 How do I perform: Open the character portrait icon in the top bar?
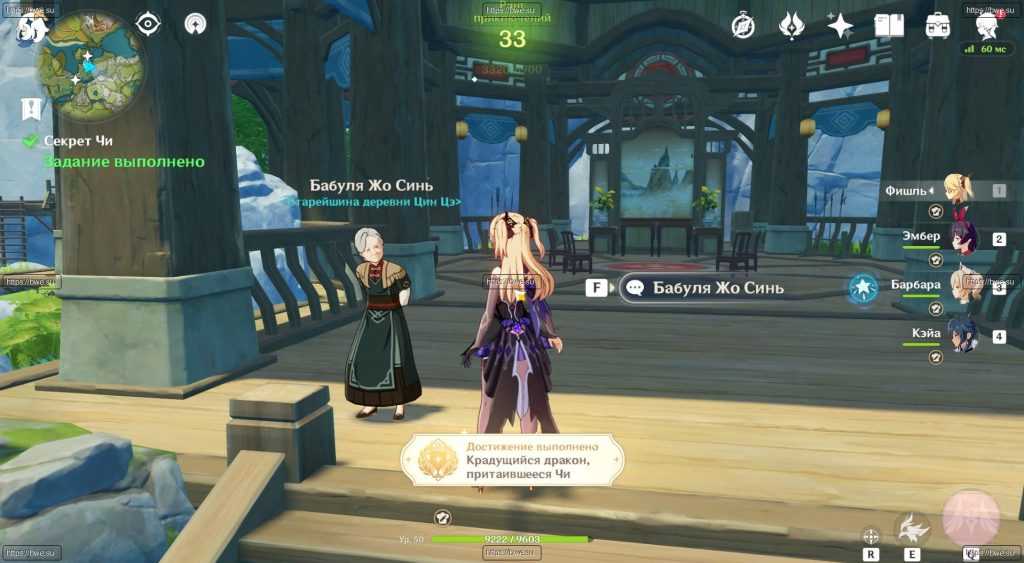(987, 23)
